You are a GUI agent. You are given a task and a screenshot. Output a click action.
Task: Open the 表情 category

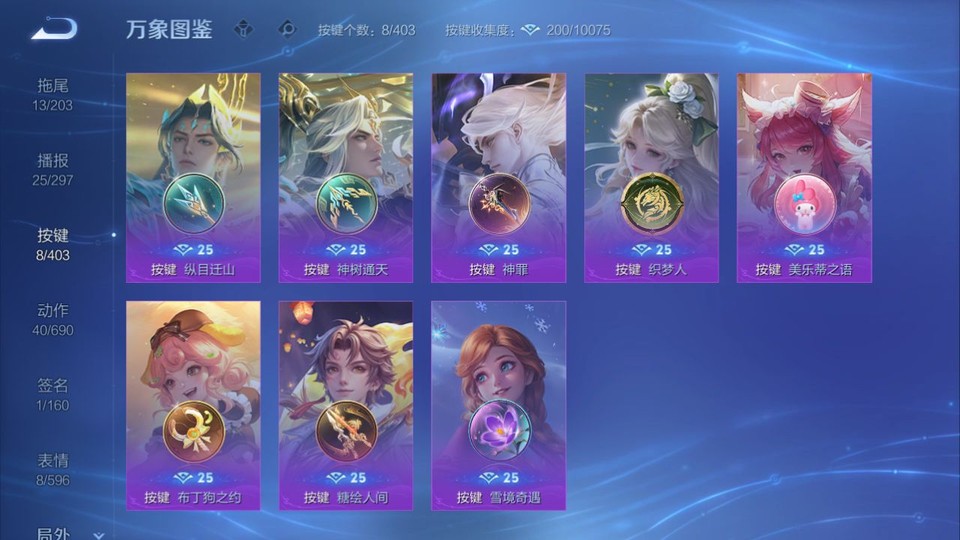(x=53, y=469)
